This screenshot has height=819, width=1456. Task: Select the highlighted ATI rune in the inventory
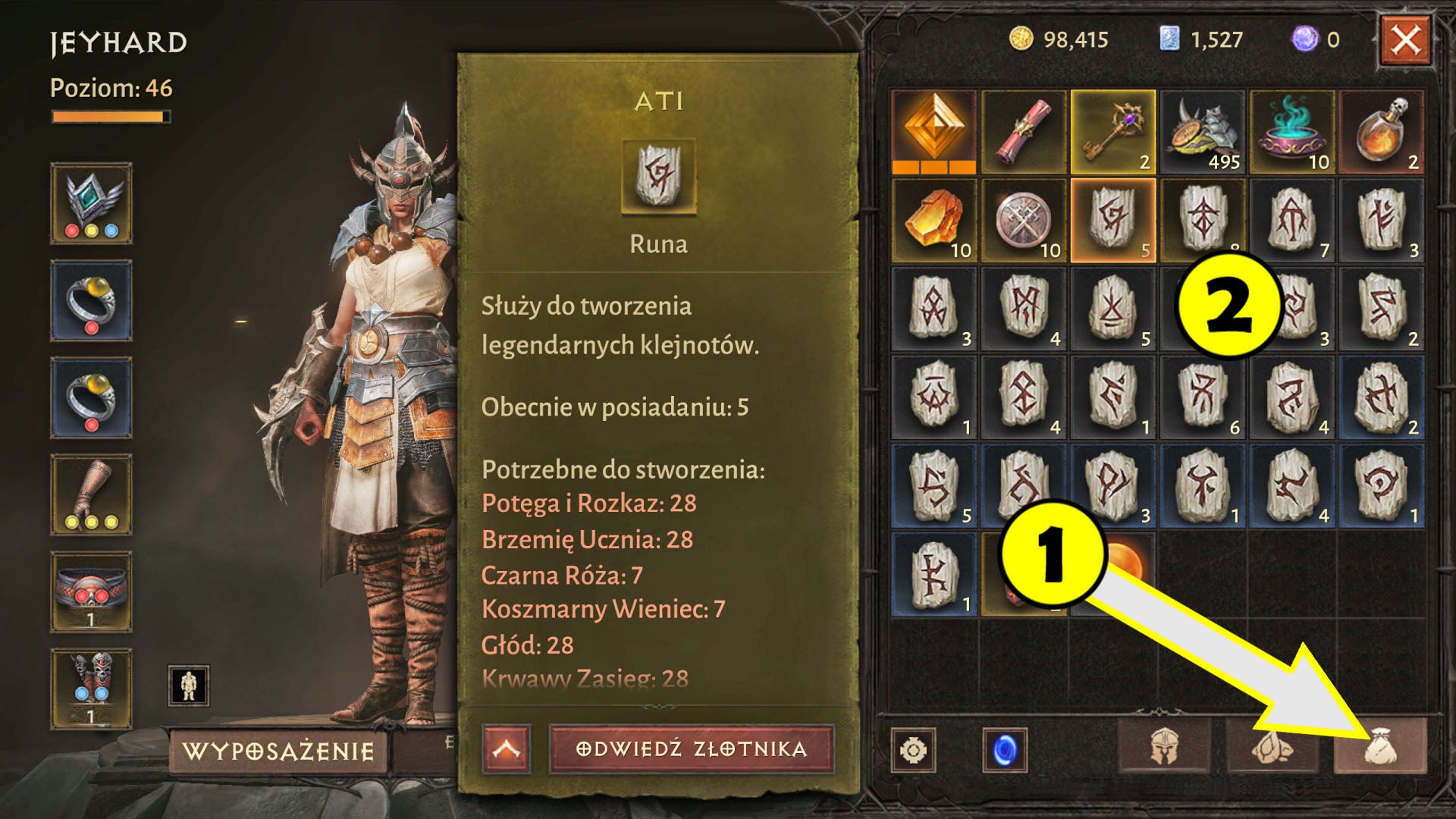1112,221
